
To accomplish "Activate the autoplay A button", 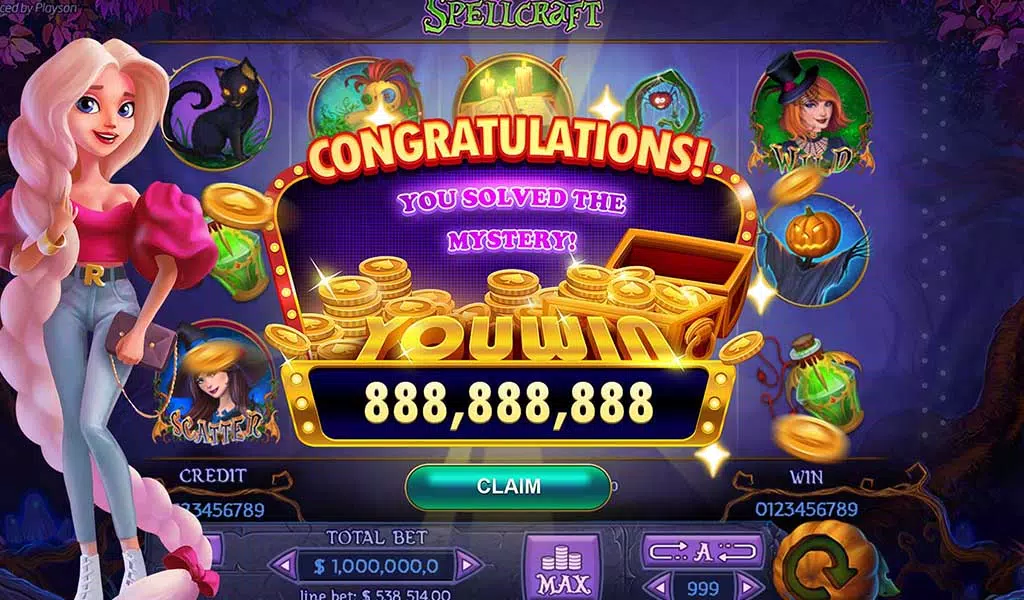I will click(x=704, y=551).
